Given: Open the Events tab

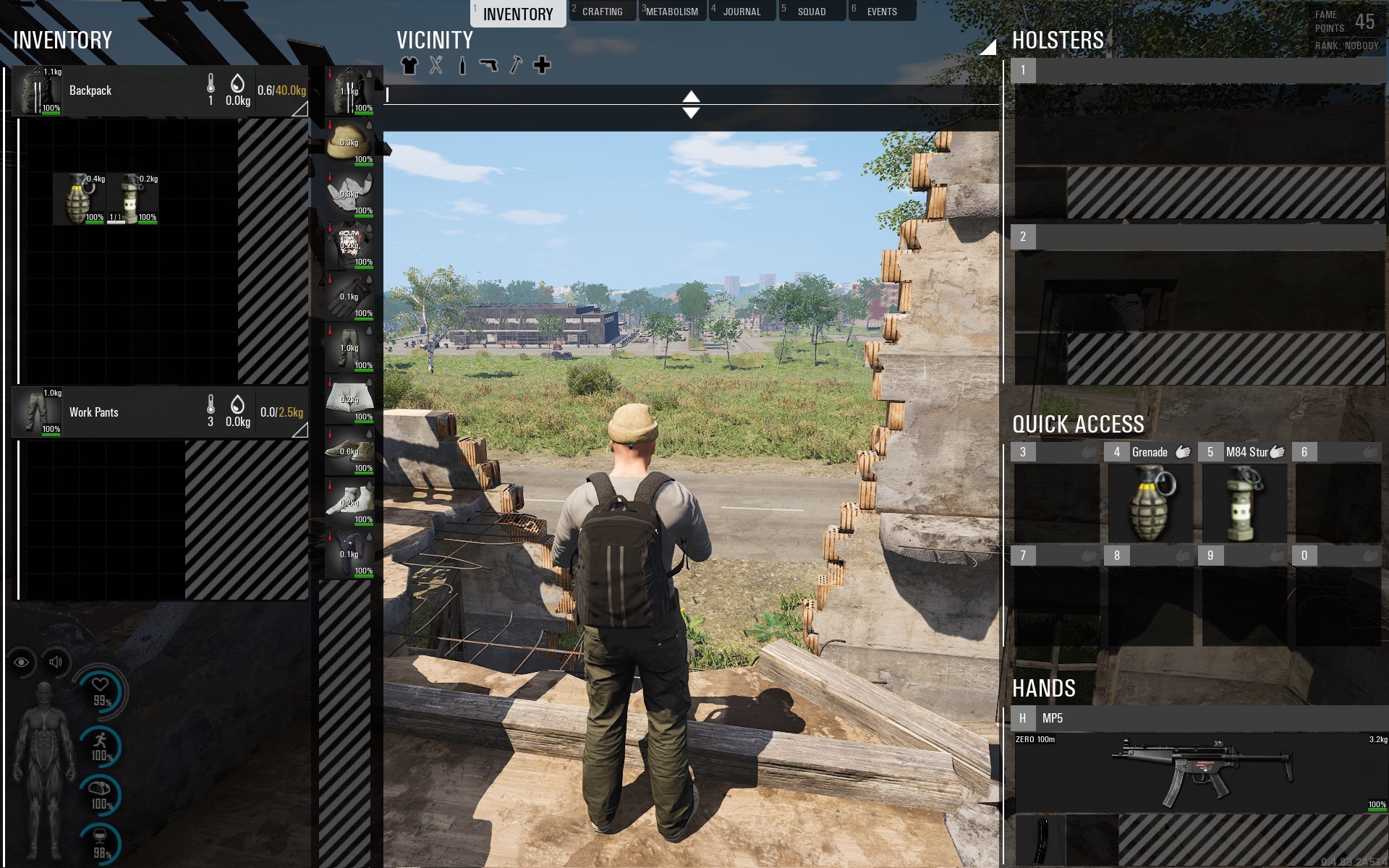Looking at the screenshot, I should click(881, 12).
